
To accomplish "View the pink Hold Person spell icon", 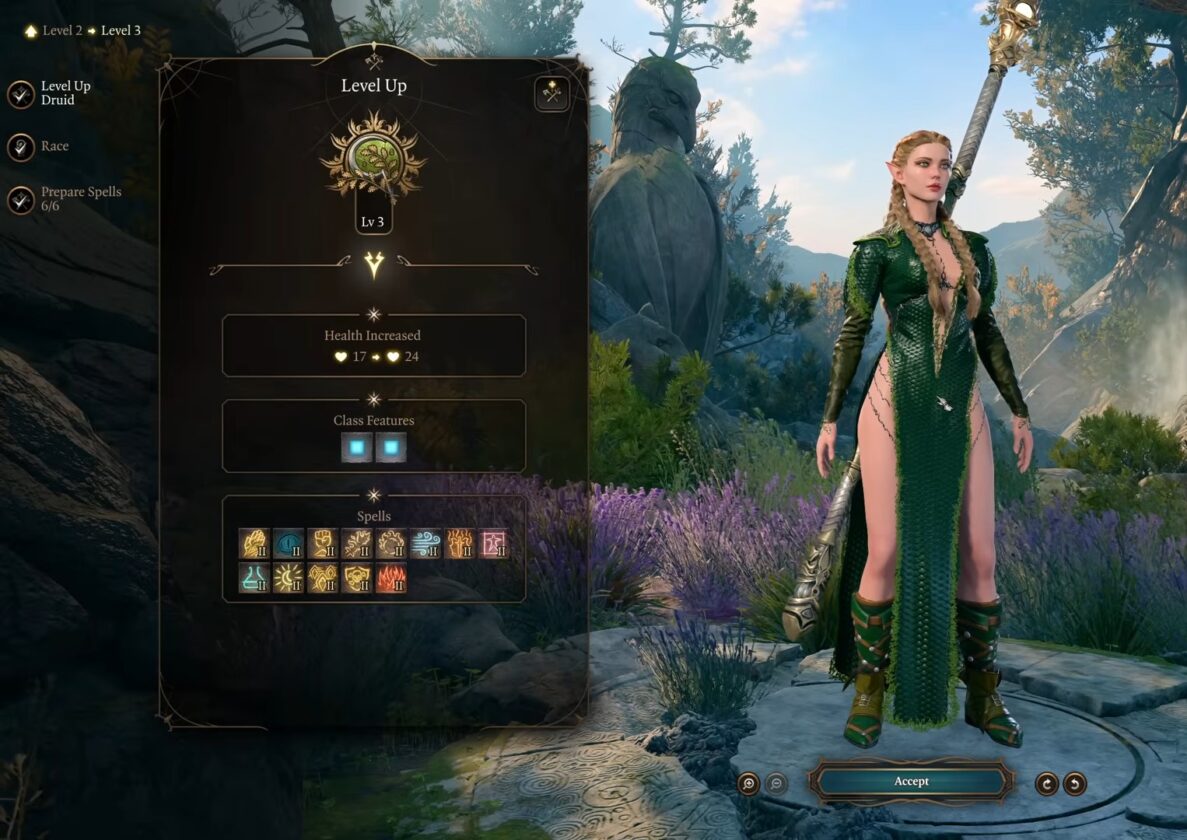I will point(493,544).
